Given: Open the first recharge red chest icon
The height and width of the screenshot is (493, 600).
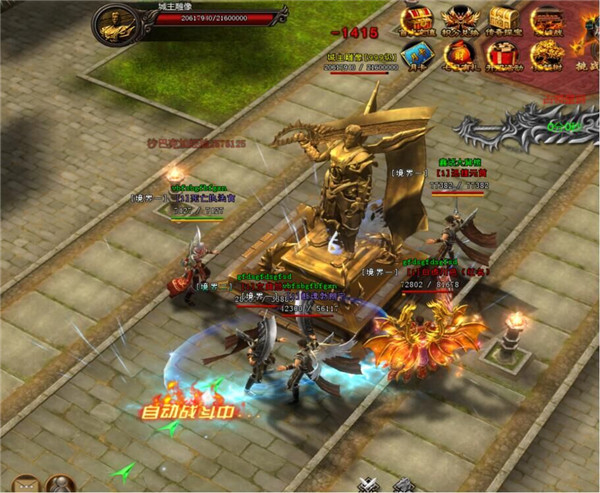Looking at the screenshot, I should [416, 18].
